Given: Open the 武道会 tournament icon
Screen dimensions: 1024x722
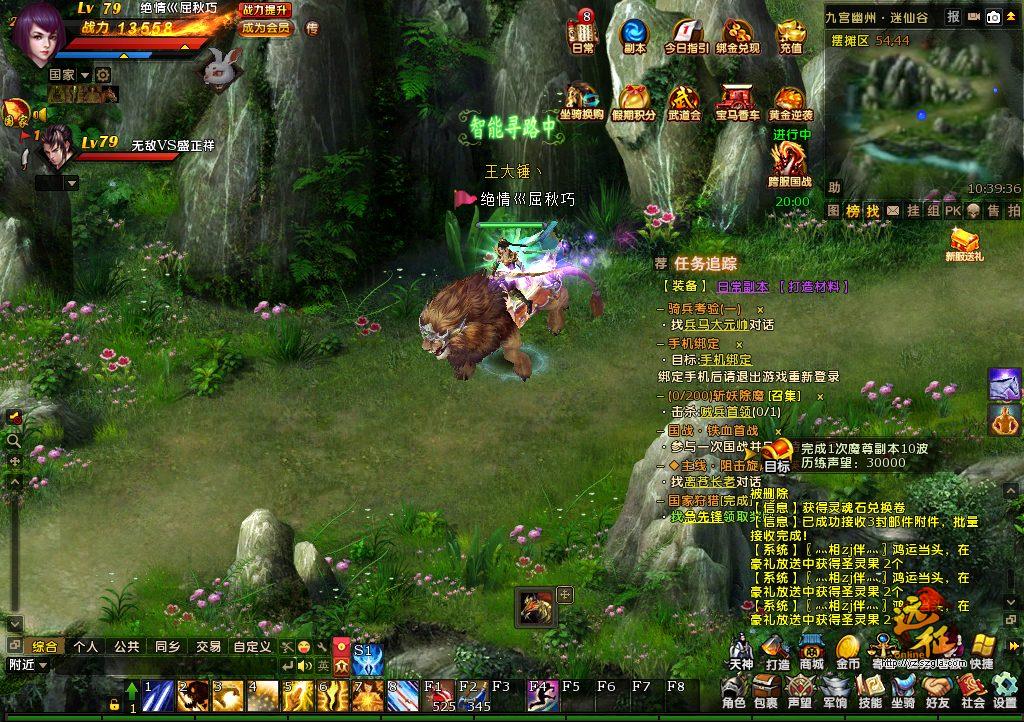Looking at the screenshot, I should pos(684,102).
